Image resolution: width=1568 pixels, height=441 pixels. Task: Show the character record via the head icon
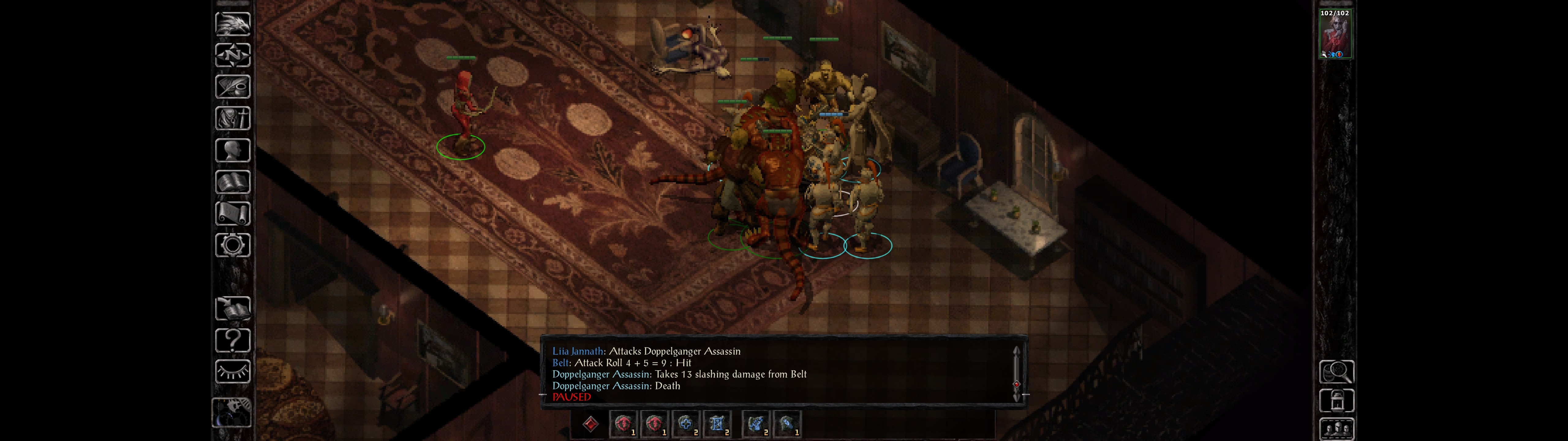click(232, 150)
